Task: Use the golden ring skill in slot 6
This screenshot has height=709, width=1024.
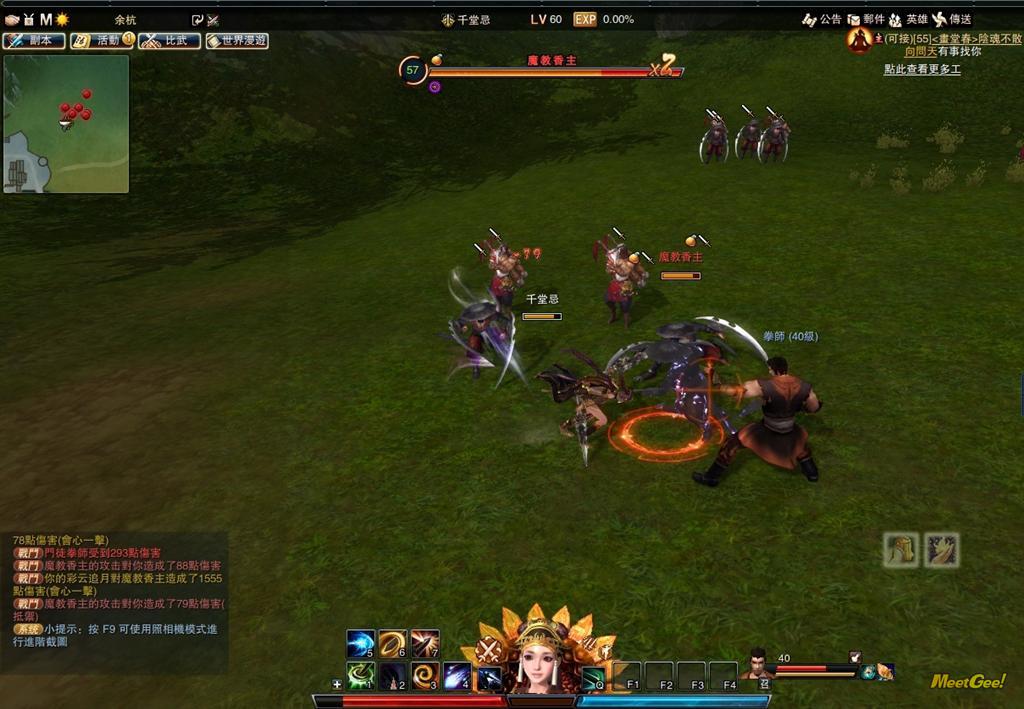Action: click(393, 643)
